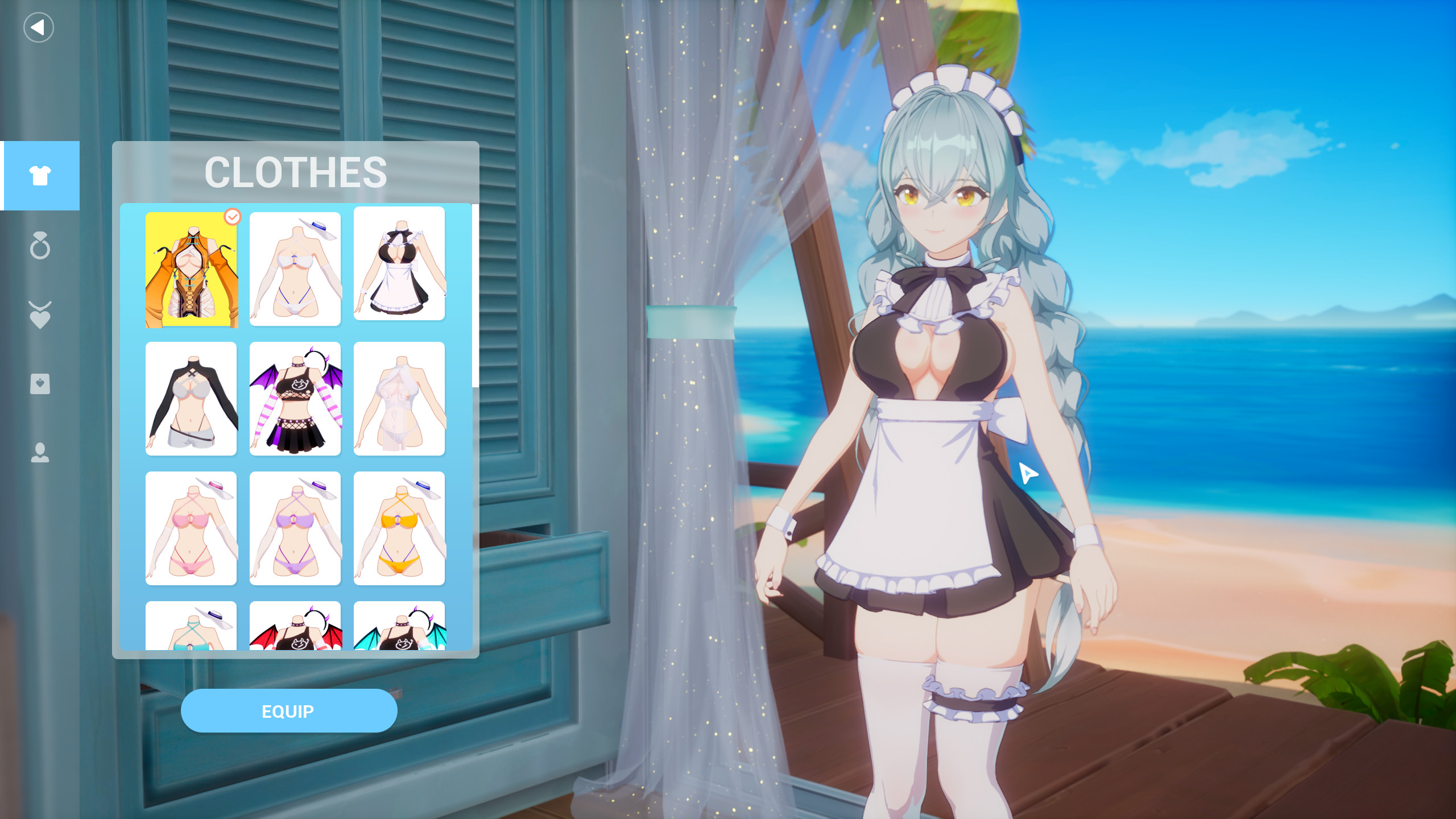Open the underwear category icon in sidebar

[x=40, y=386]
